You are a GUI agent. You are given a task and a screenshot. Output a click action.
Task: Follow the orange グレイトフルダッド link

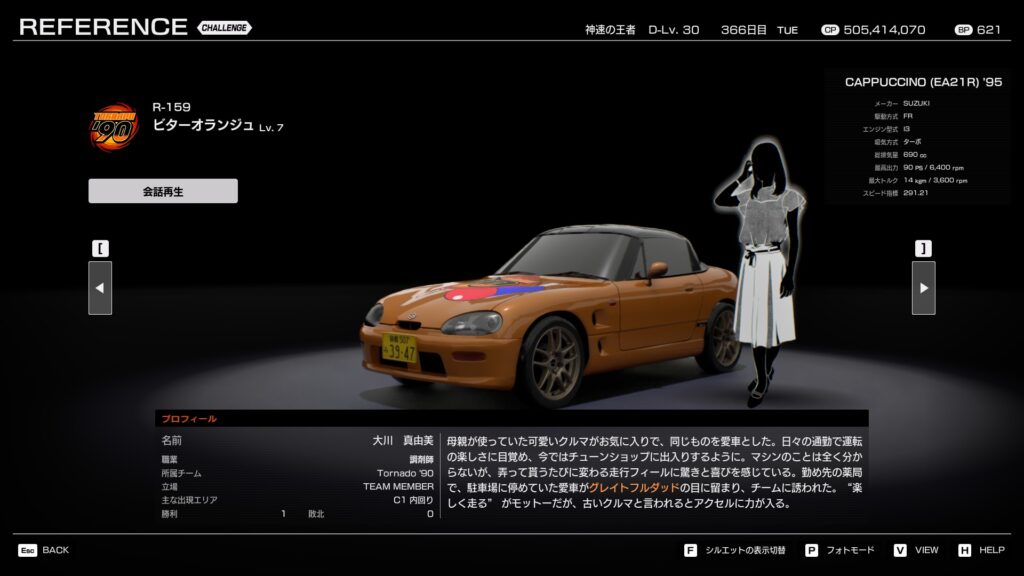coord(635,487)
